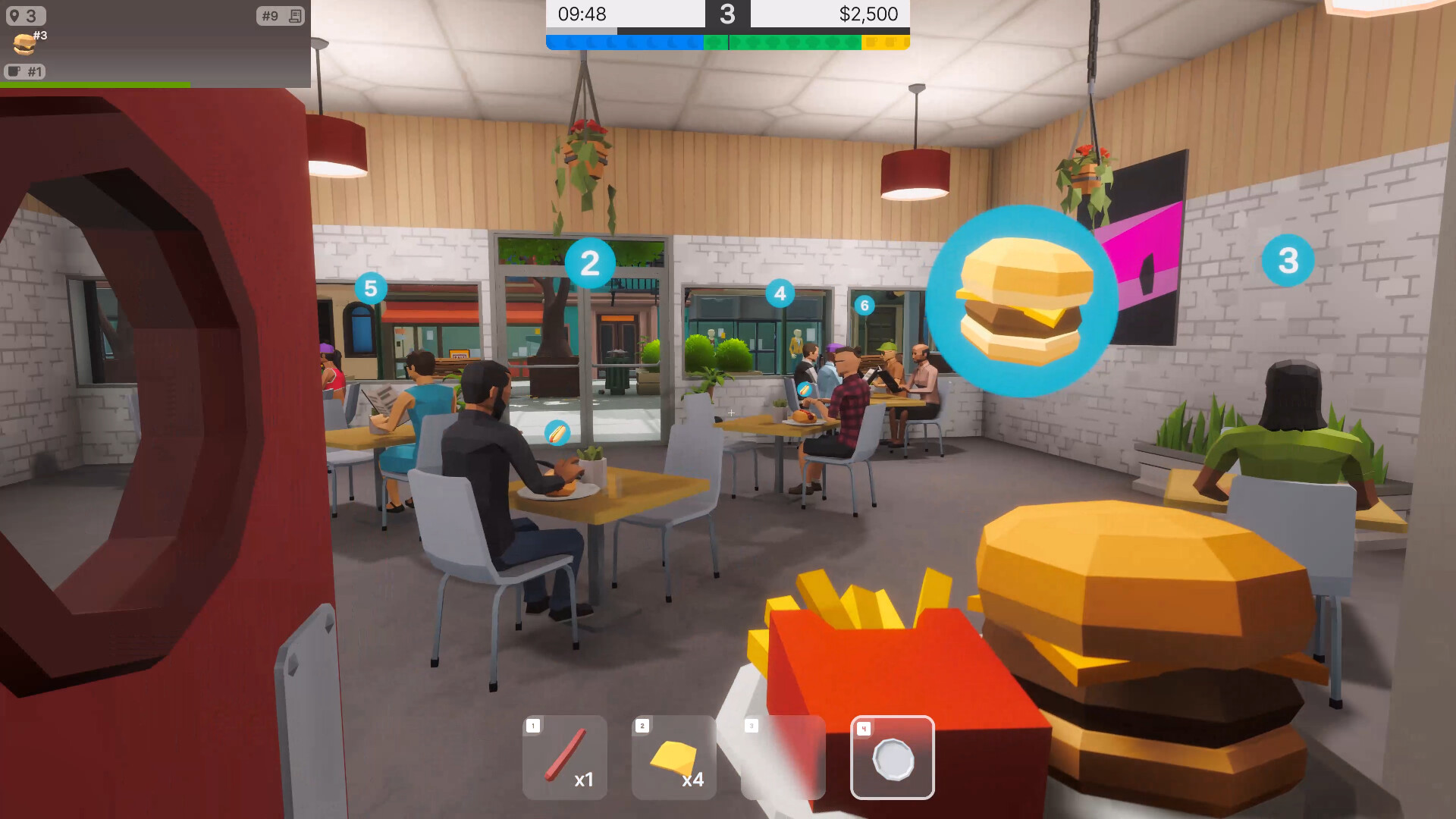Click table marker 5 on the left

click(x=371, y=288)
